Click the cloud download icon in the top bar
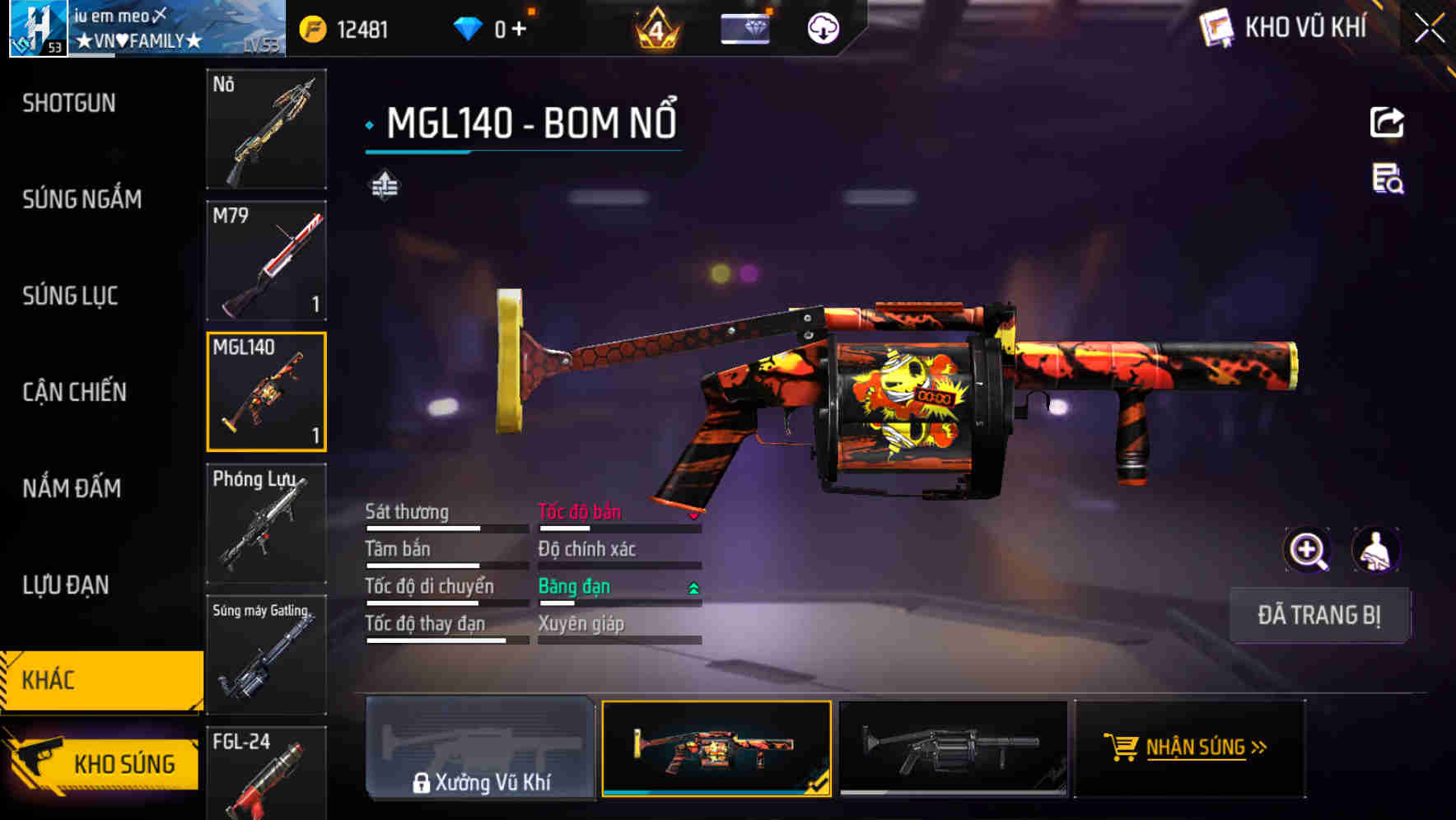1456x820 pixels. tap(823, 27)
